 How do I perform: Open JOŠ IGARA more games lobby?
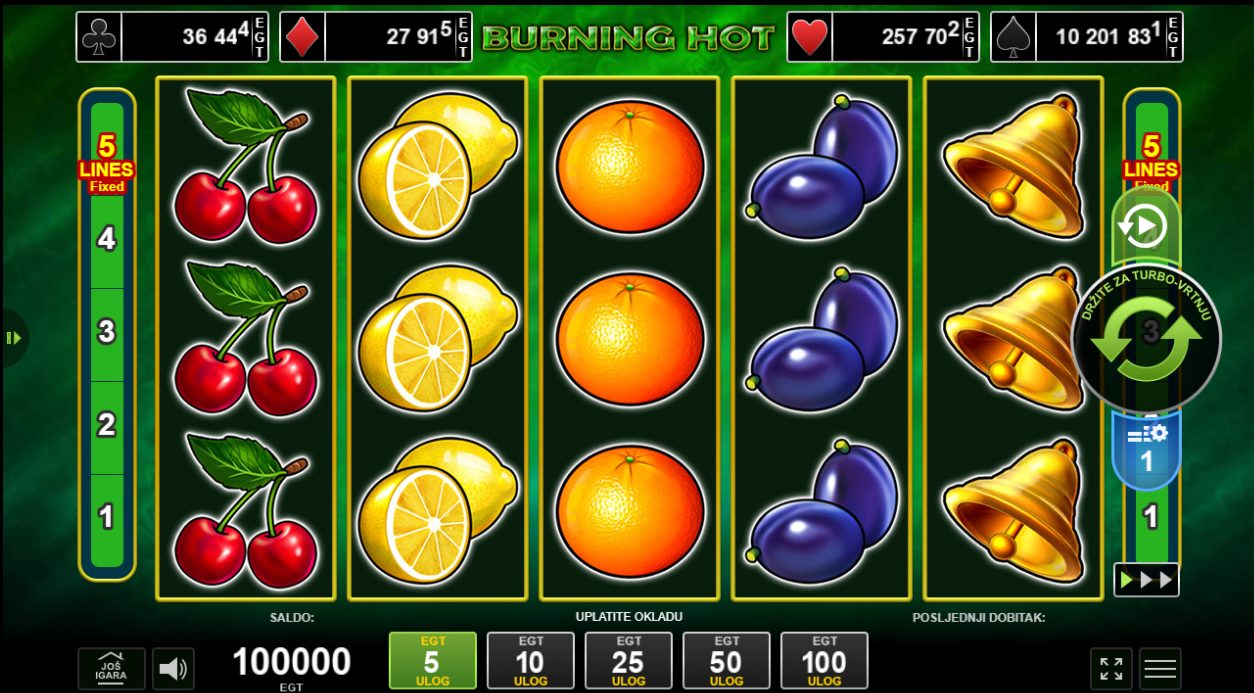[111, 669]
